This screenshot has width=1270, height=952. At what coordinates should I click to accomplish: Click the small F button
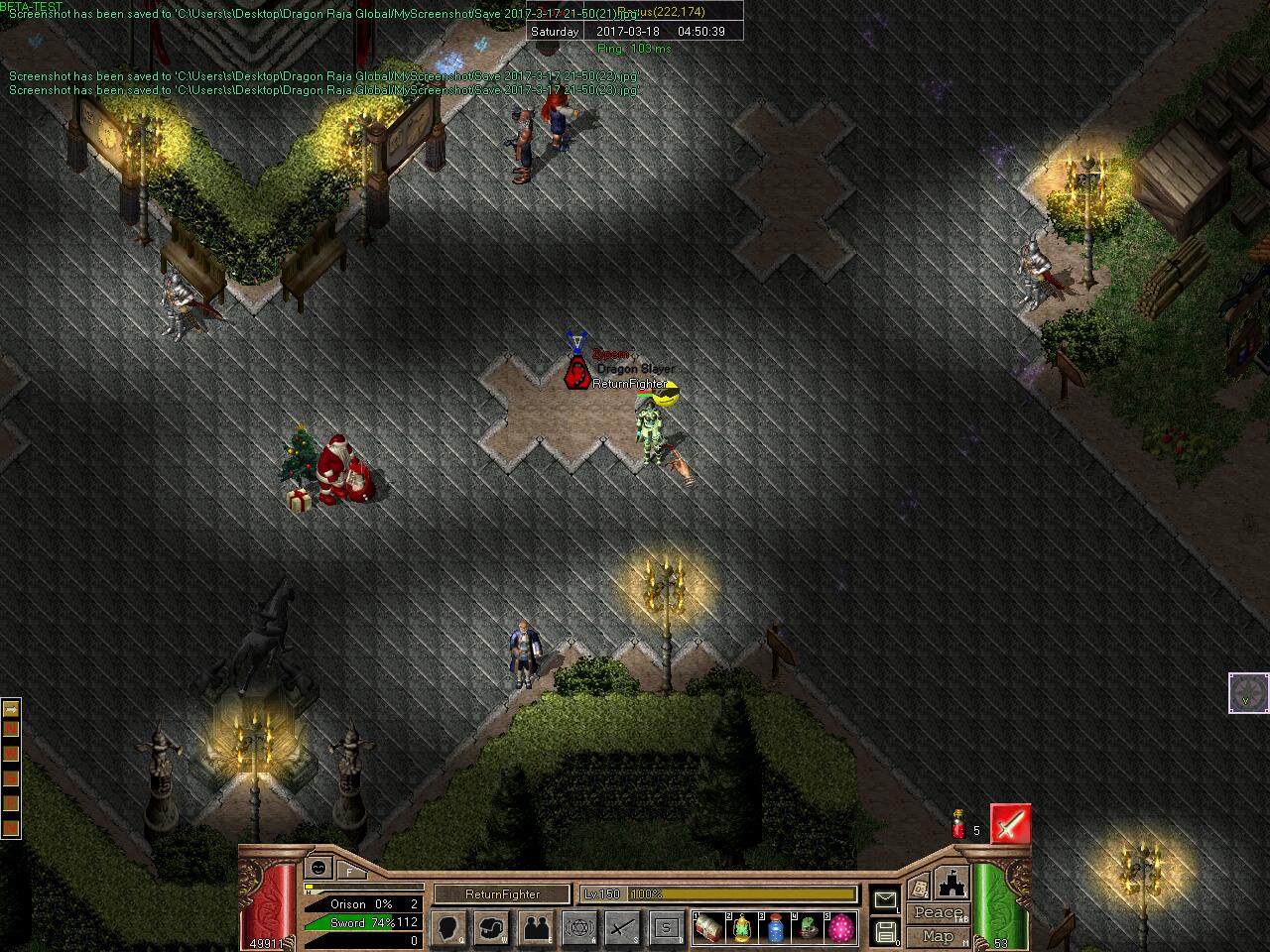[x=350, y=871]
